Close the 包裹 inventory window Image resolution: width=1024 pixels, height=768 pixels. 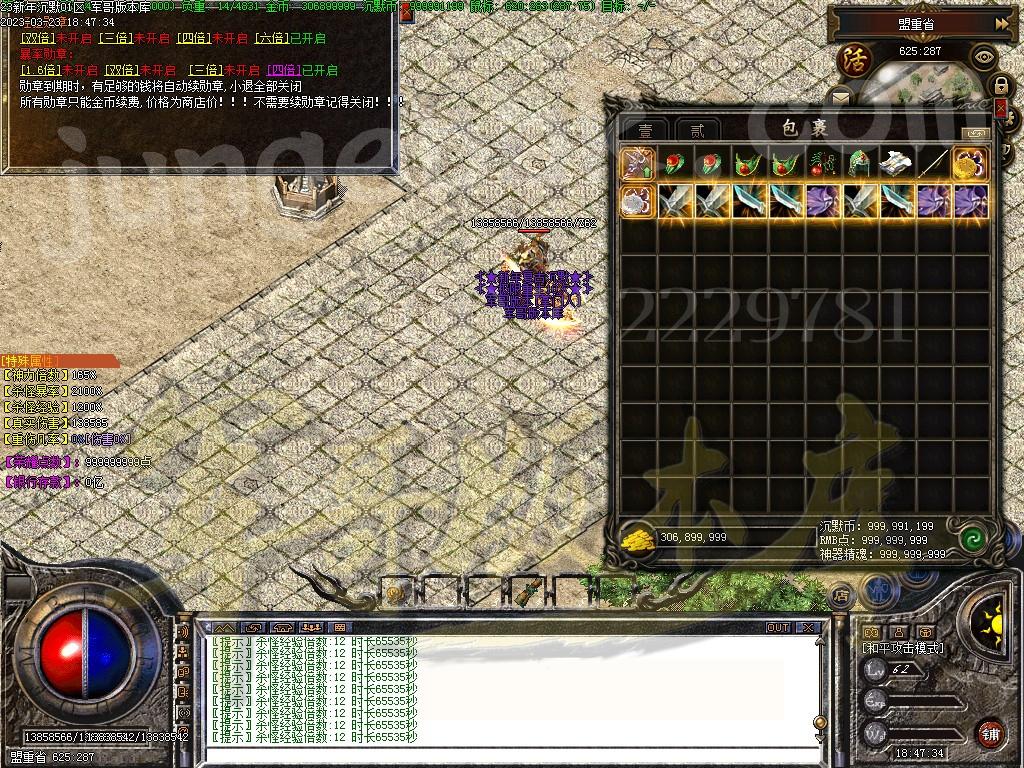pyautogui.click(x=1001, y=107)
